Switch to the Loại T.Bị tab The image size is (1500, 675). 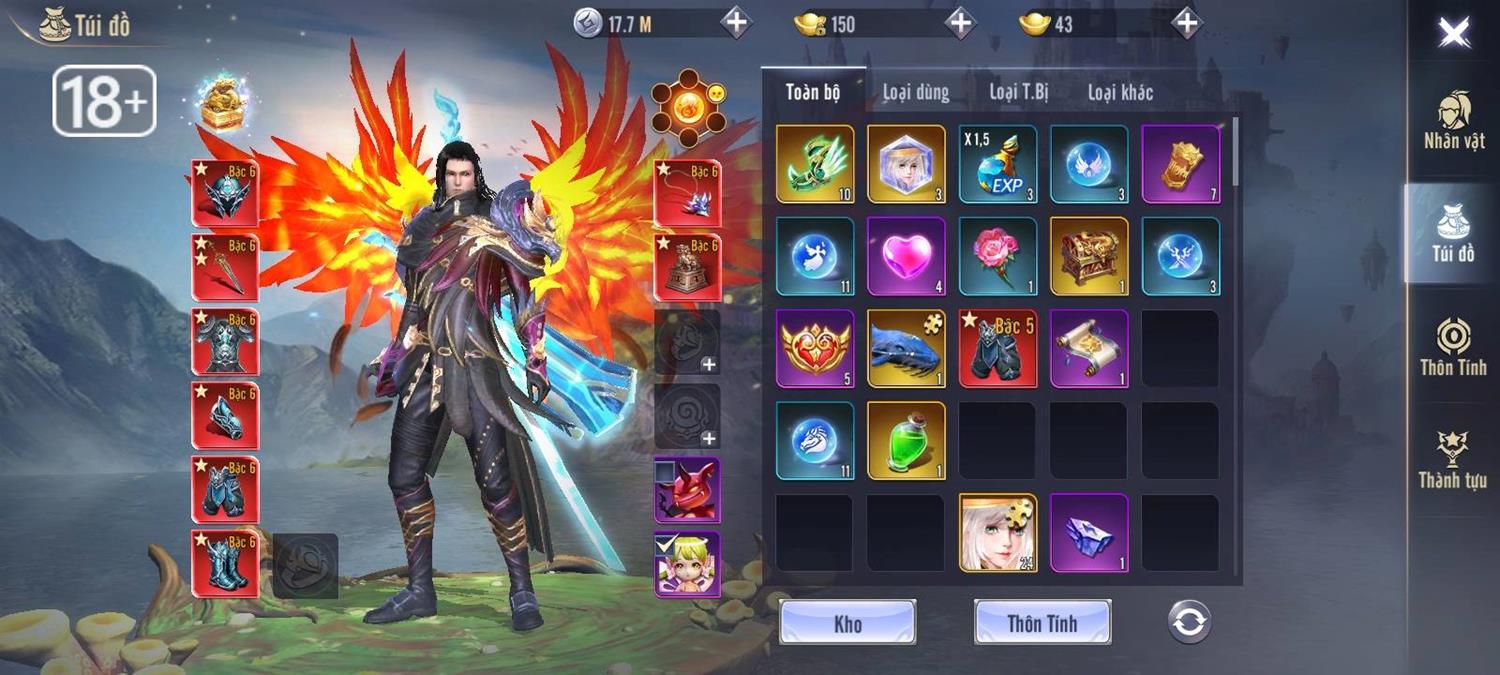tap(1018, 93)
